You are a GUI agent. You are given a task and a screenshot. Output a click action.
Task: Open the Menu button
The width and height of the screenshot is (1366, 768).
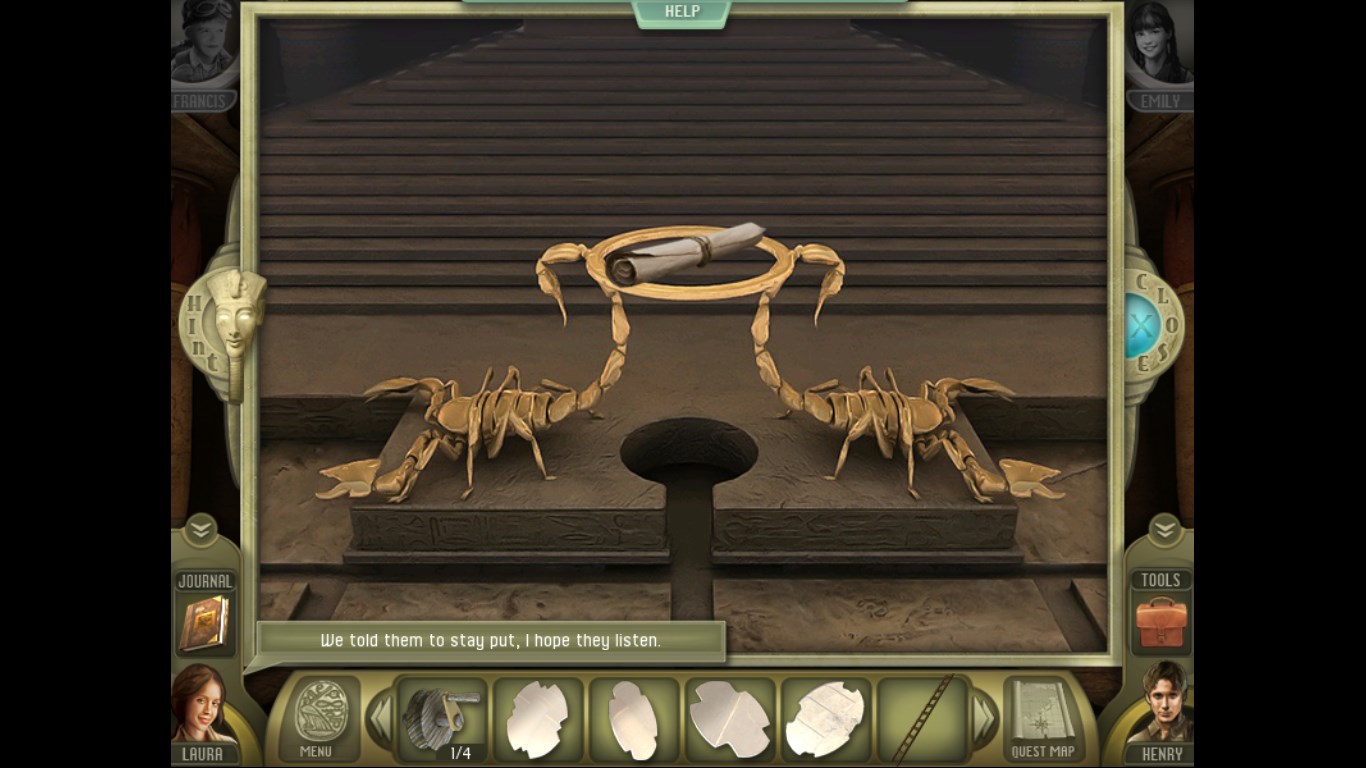point(321,718)
